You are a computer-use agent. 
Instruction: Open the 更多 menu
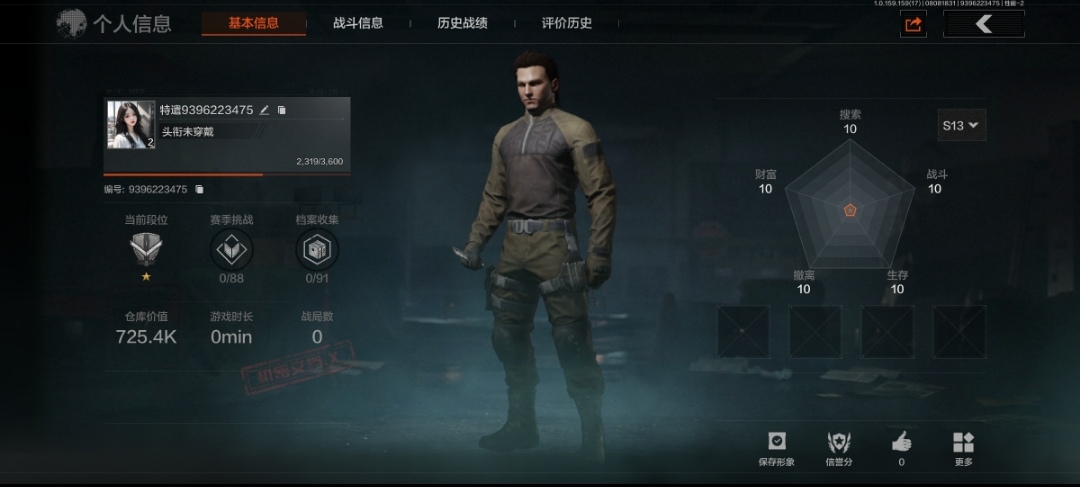(x=963, y=448)
